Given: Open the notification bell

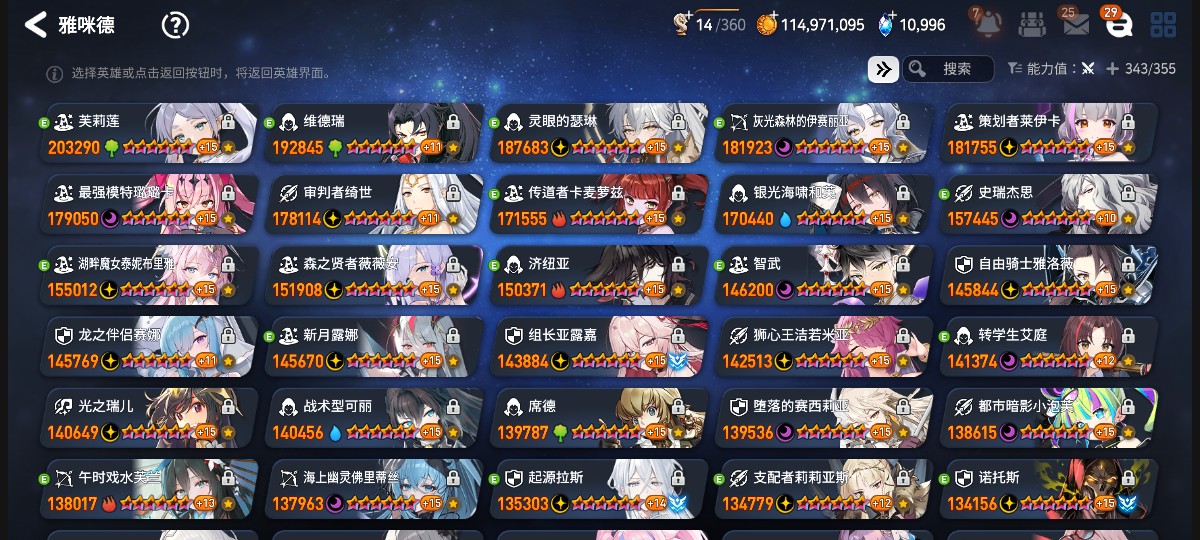Looking at the screenshot, I should (x=988, y=24).
